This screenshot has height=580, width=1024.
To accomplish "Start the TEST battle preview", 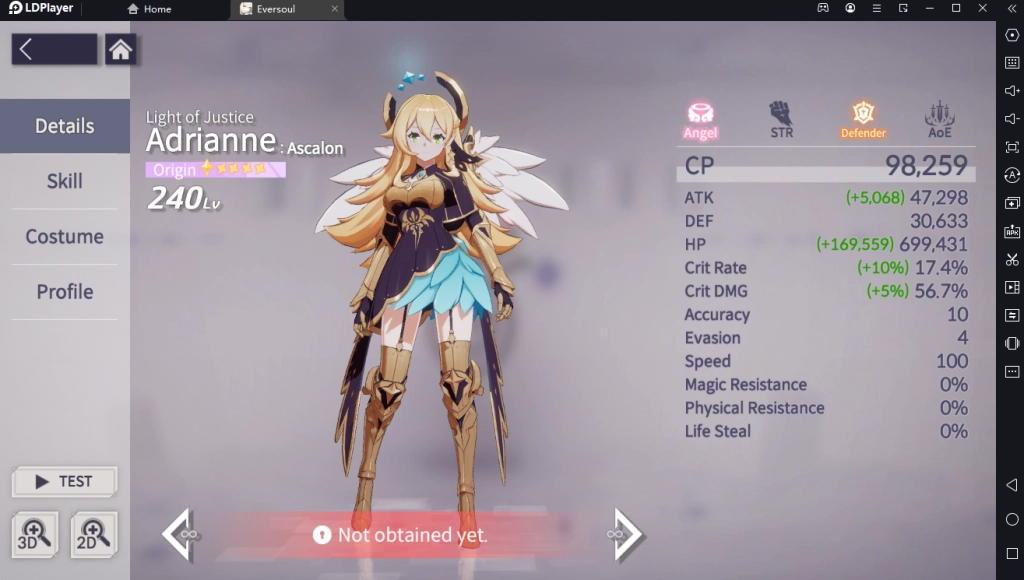I will (x=65, y=481).
